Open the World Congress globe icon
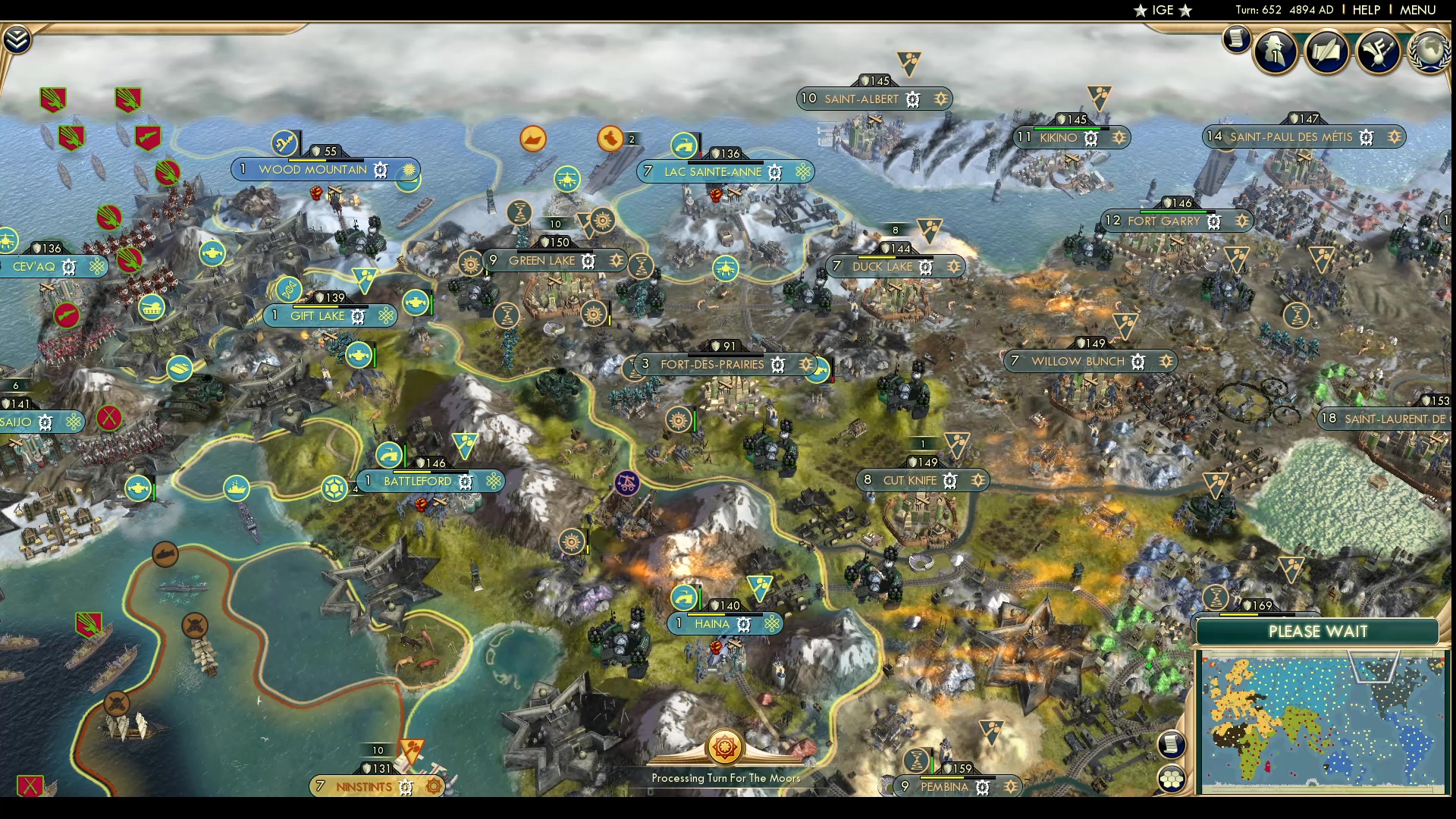Viewport: 1456px width, 819px height. (x=1429, y=52)
